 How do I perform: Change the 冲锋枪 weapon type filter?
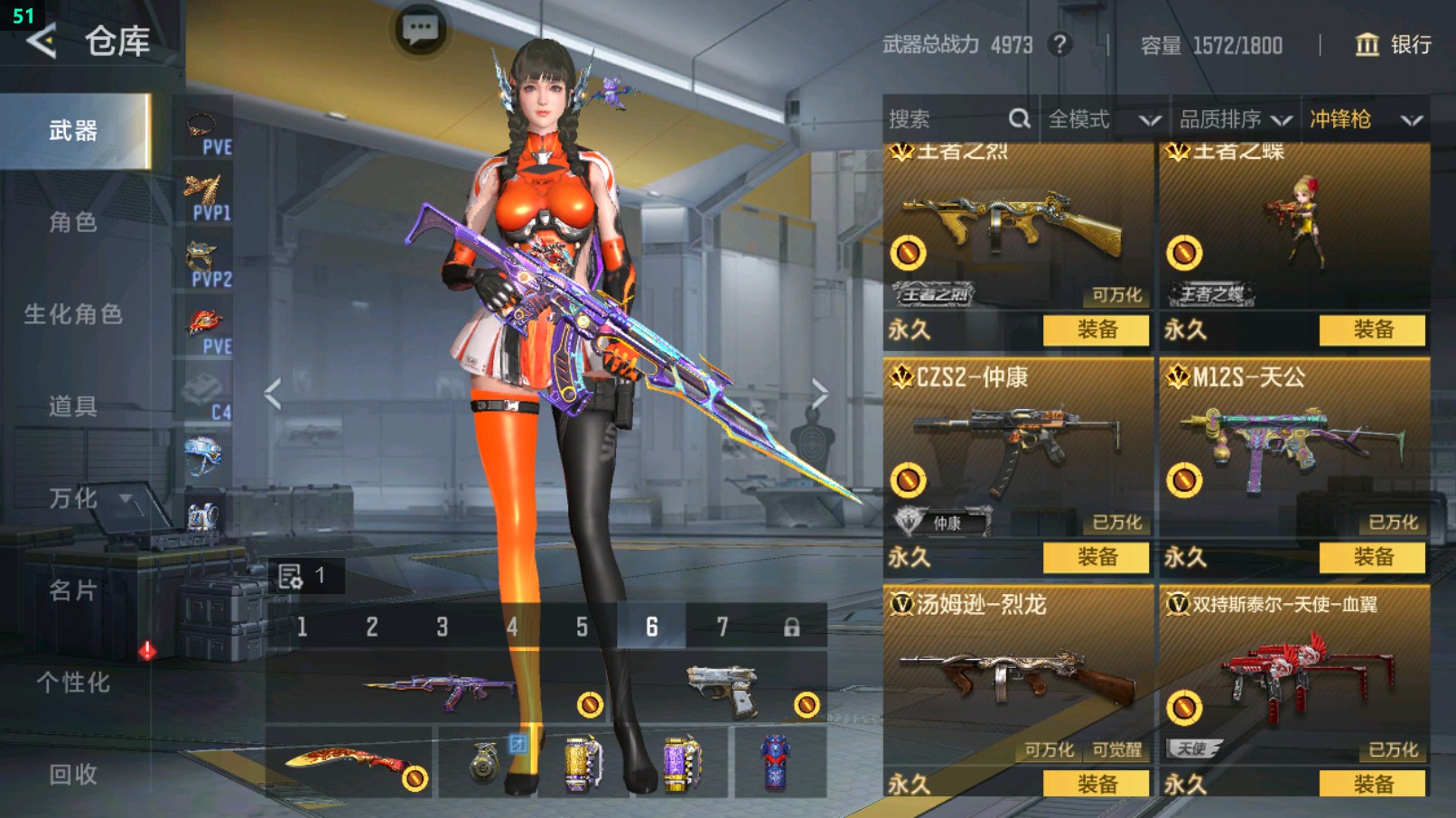point(1365,119)
